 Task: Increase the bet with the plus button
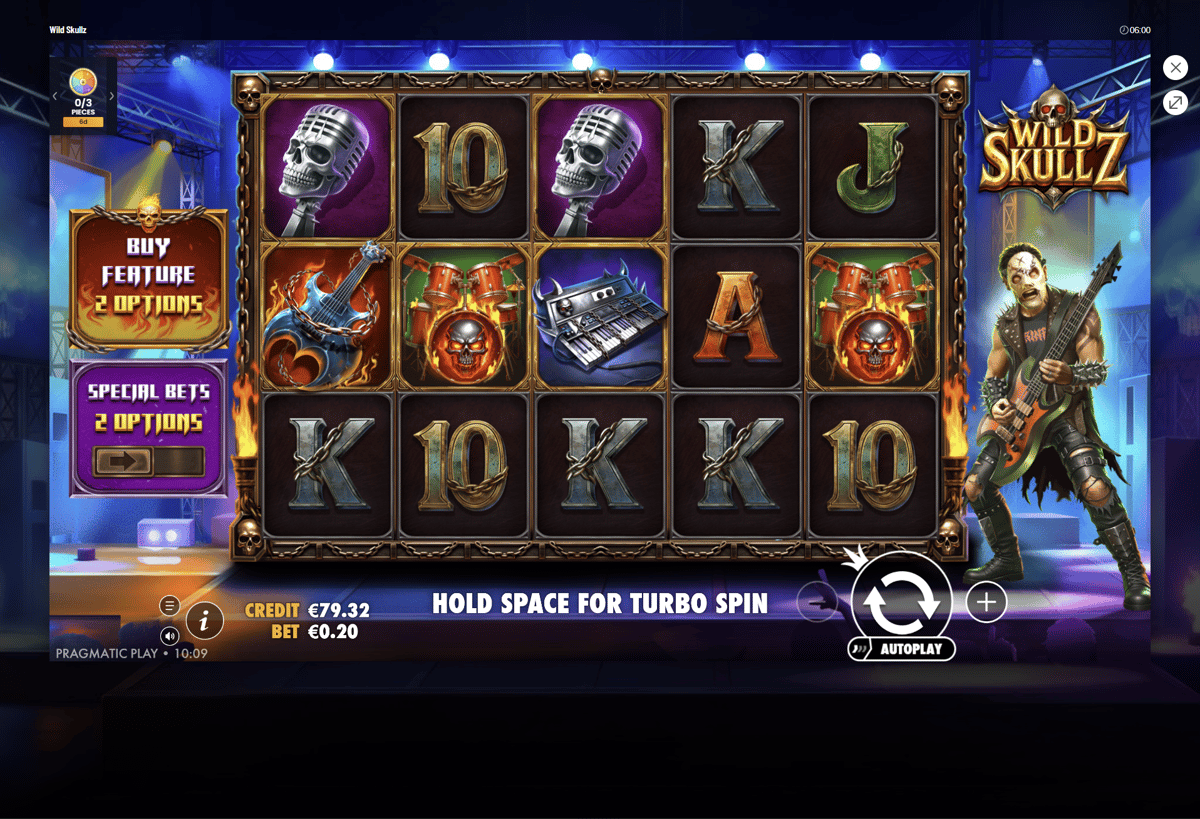[x=986, y=601]
